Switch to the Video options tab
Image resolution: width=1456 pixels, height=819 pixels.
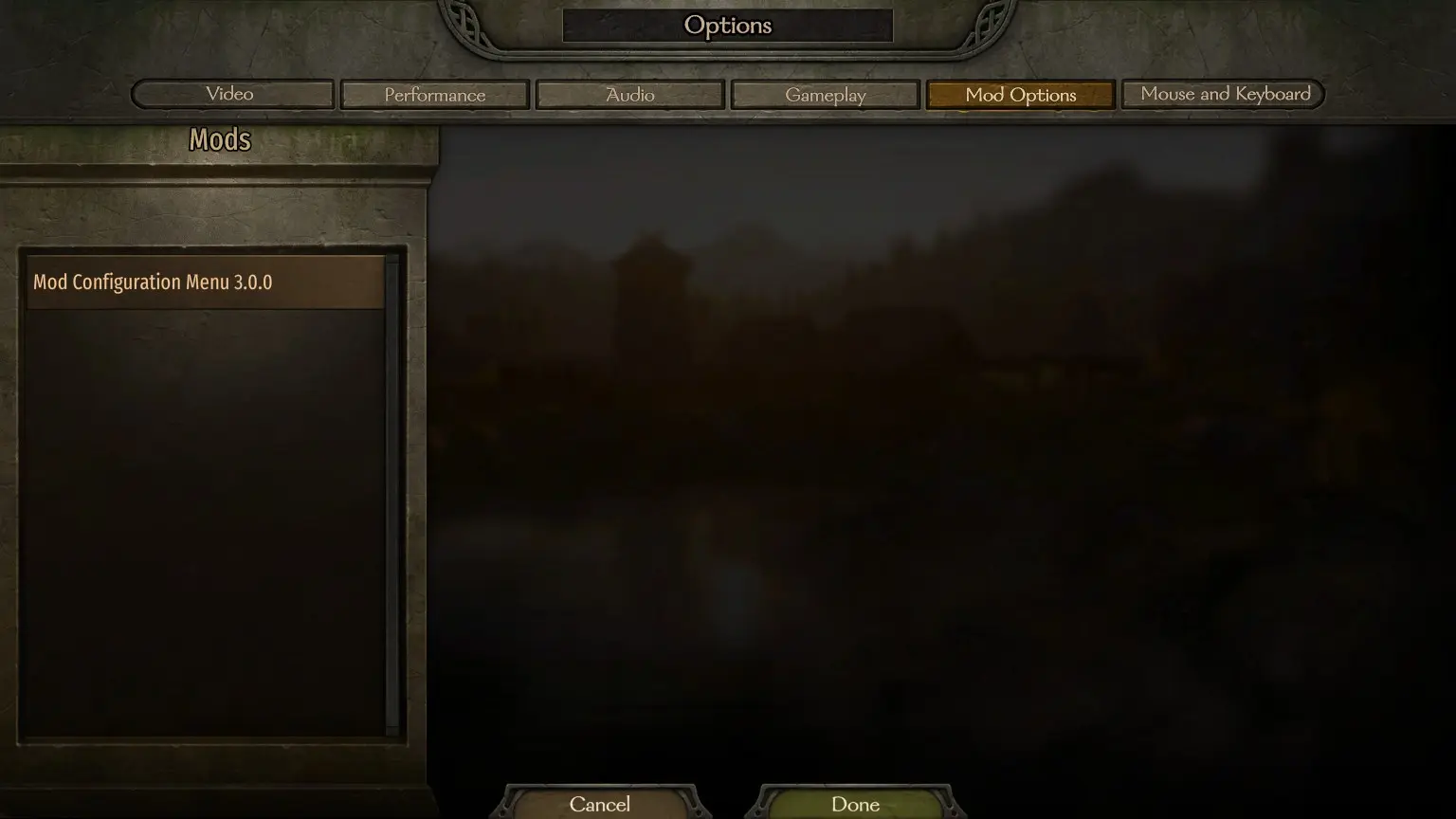coord(230,94)
